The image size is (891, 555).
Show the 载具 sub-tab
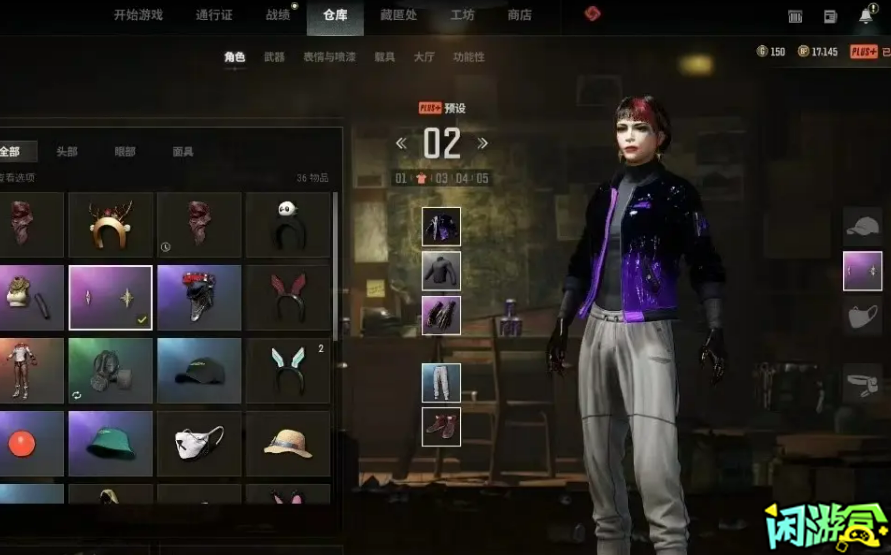385,58
